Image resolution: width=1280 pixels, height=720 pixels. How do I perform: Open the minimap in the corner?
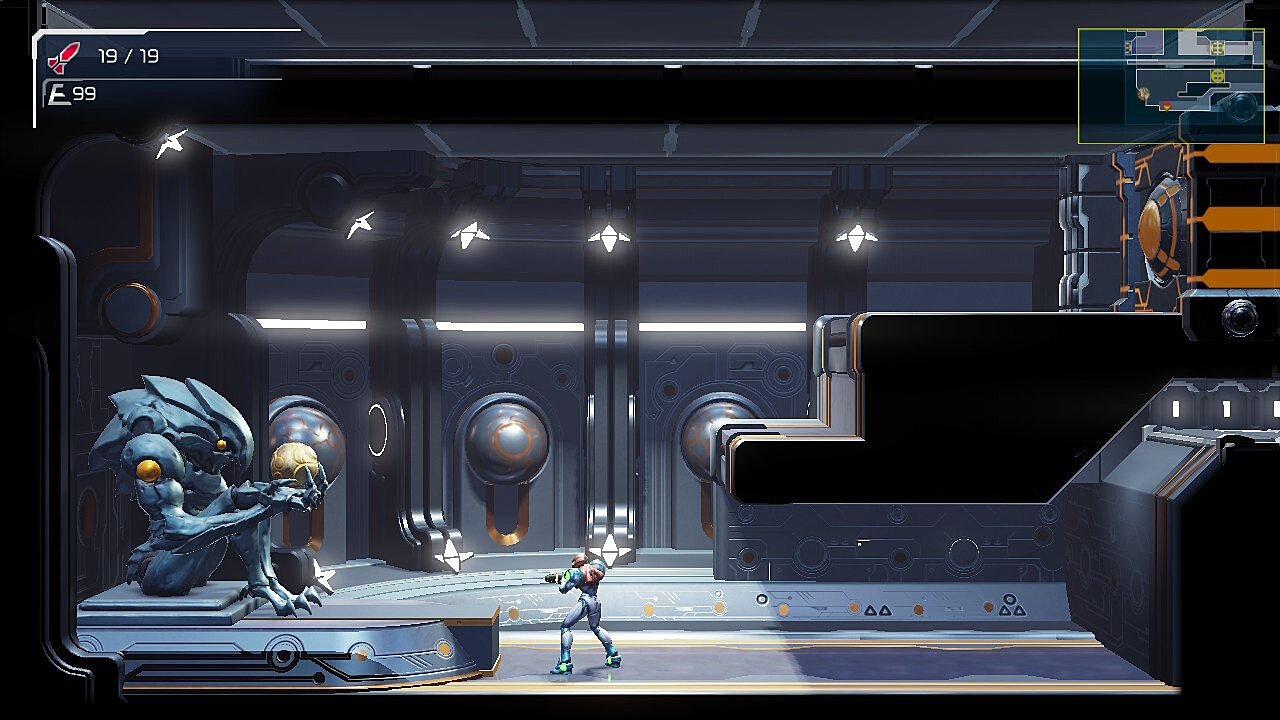(1171, 85)
